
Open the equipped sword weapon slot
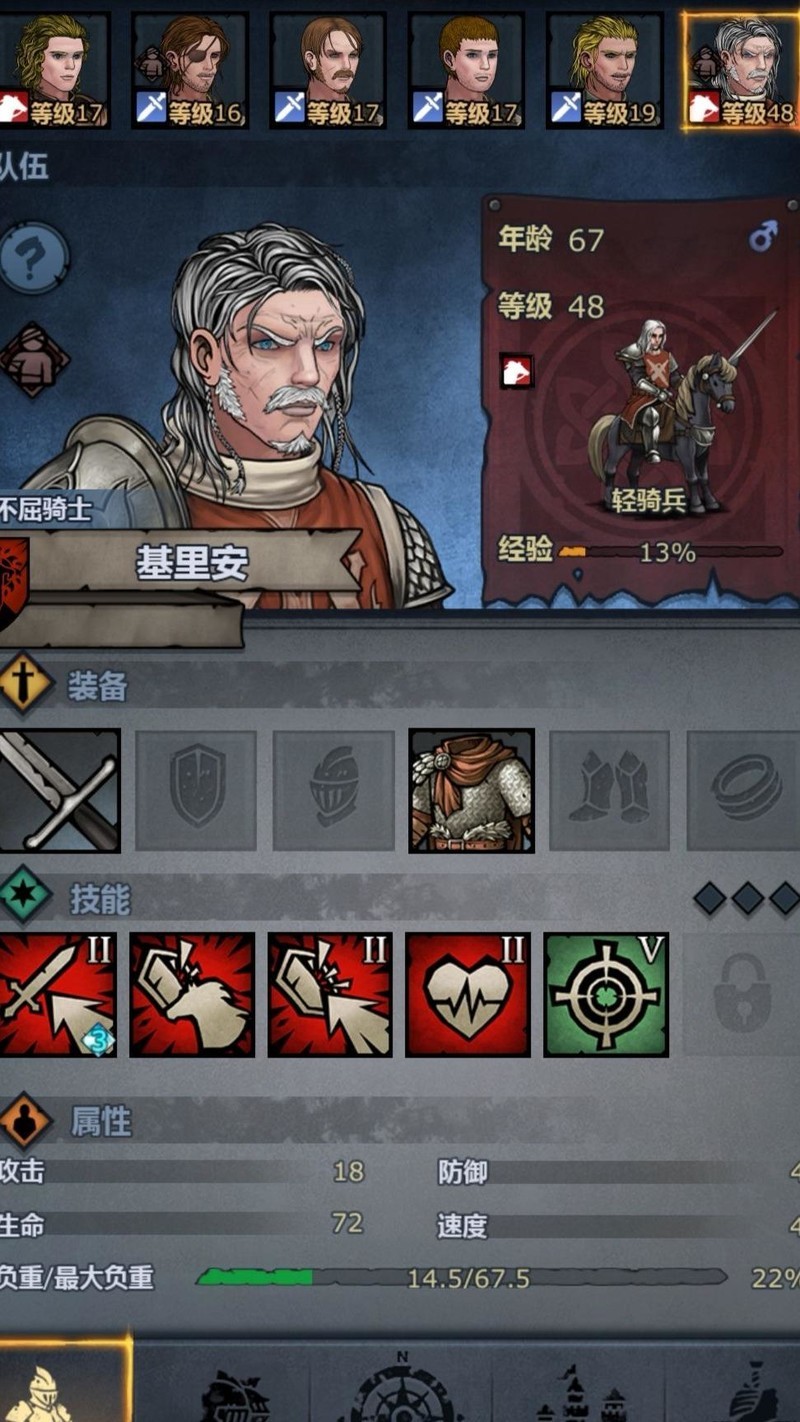(x=60, y=790)
